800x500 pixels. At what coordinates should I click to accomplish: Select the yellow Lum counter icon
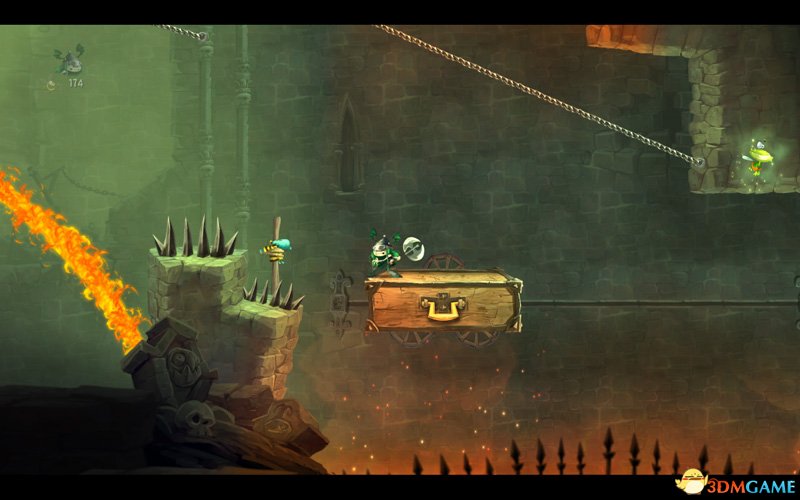[52, 85]
